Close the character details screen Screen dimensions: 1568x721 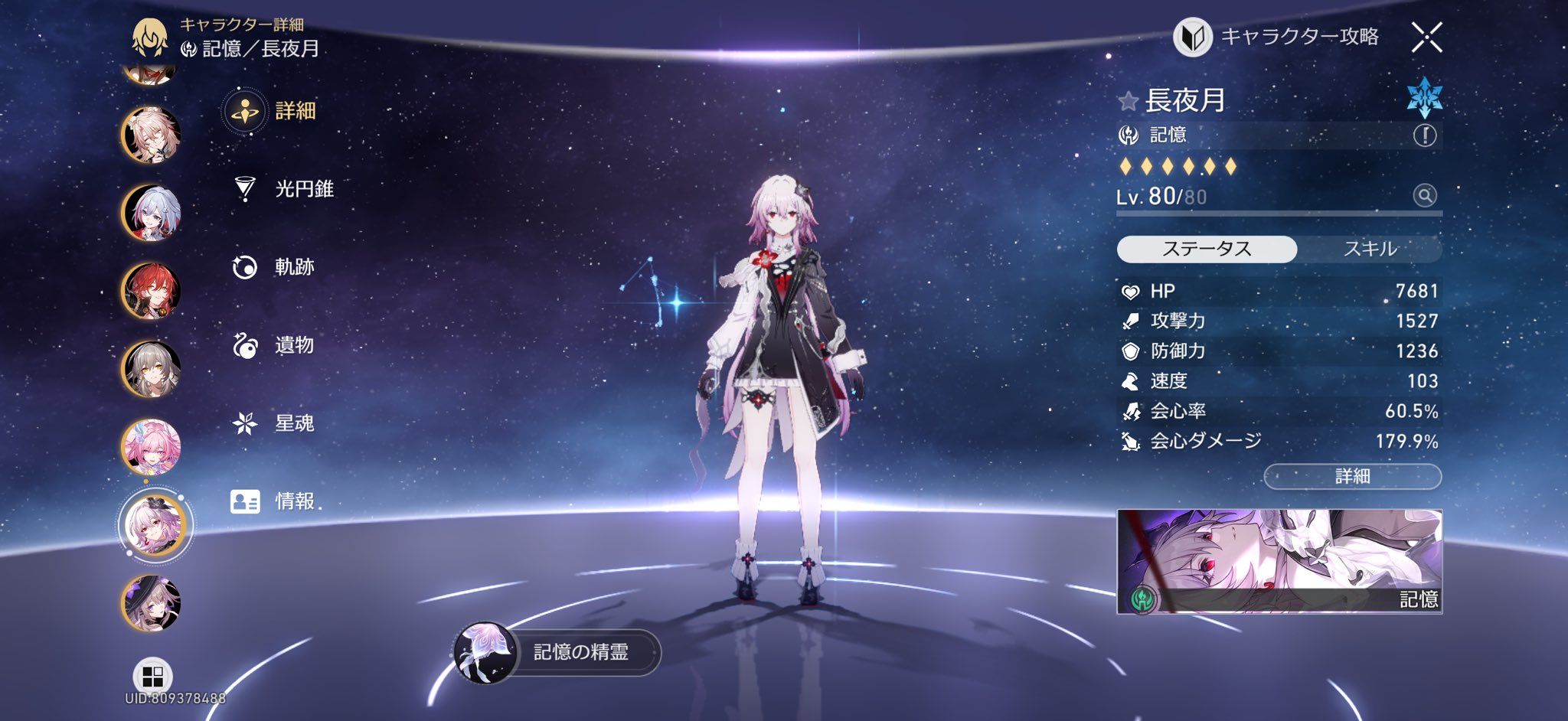click(x=1426, y=37)
